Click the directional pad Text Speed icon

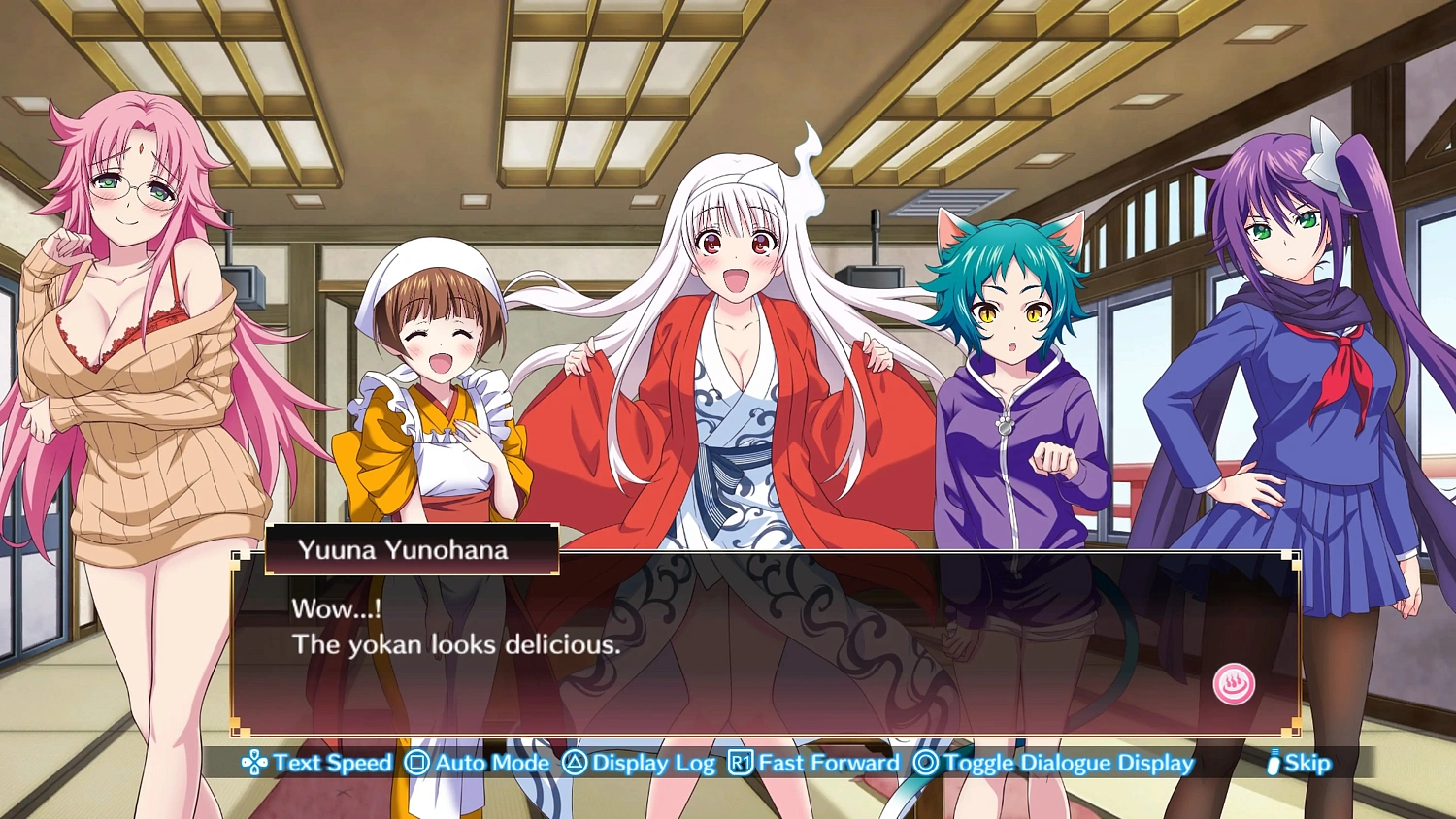coord(255,763)
